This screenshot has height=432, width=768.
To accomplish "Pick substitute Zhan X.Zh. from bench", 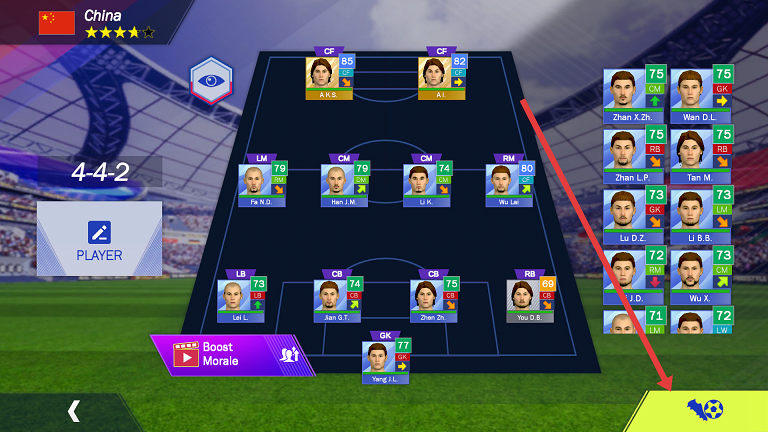I will [634, 95].
